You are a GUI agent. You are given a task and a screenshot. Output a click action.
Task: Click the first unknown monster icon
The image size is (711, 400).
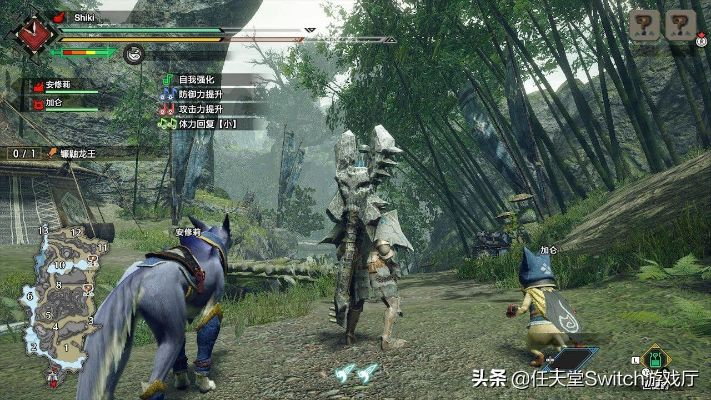point(643,24)
